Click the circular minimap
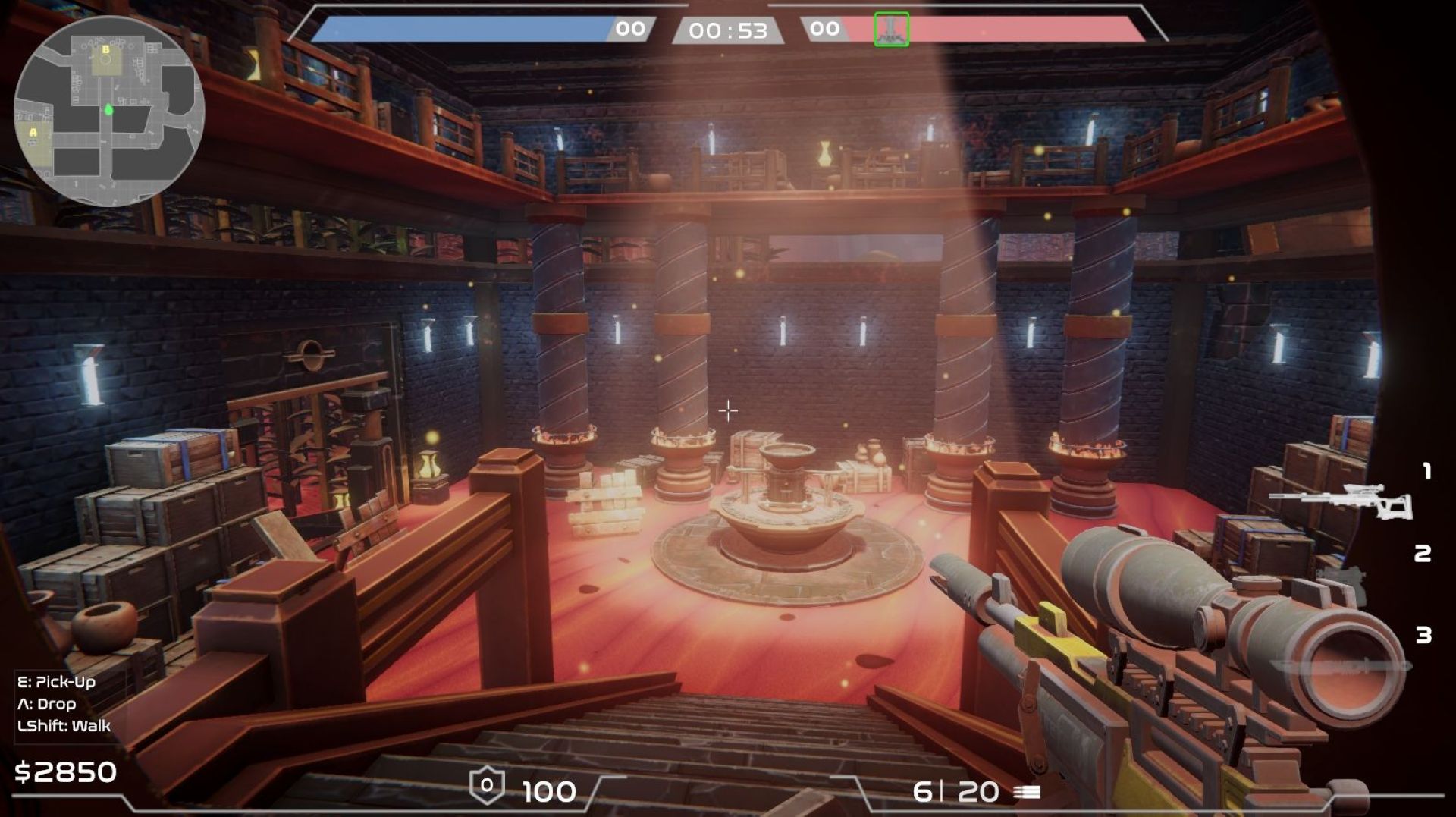This screenshot has height=817, width=1456. click(x=108, y=111)
